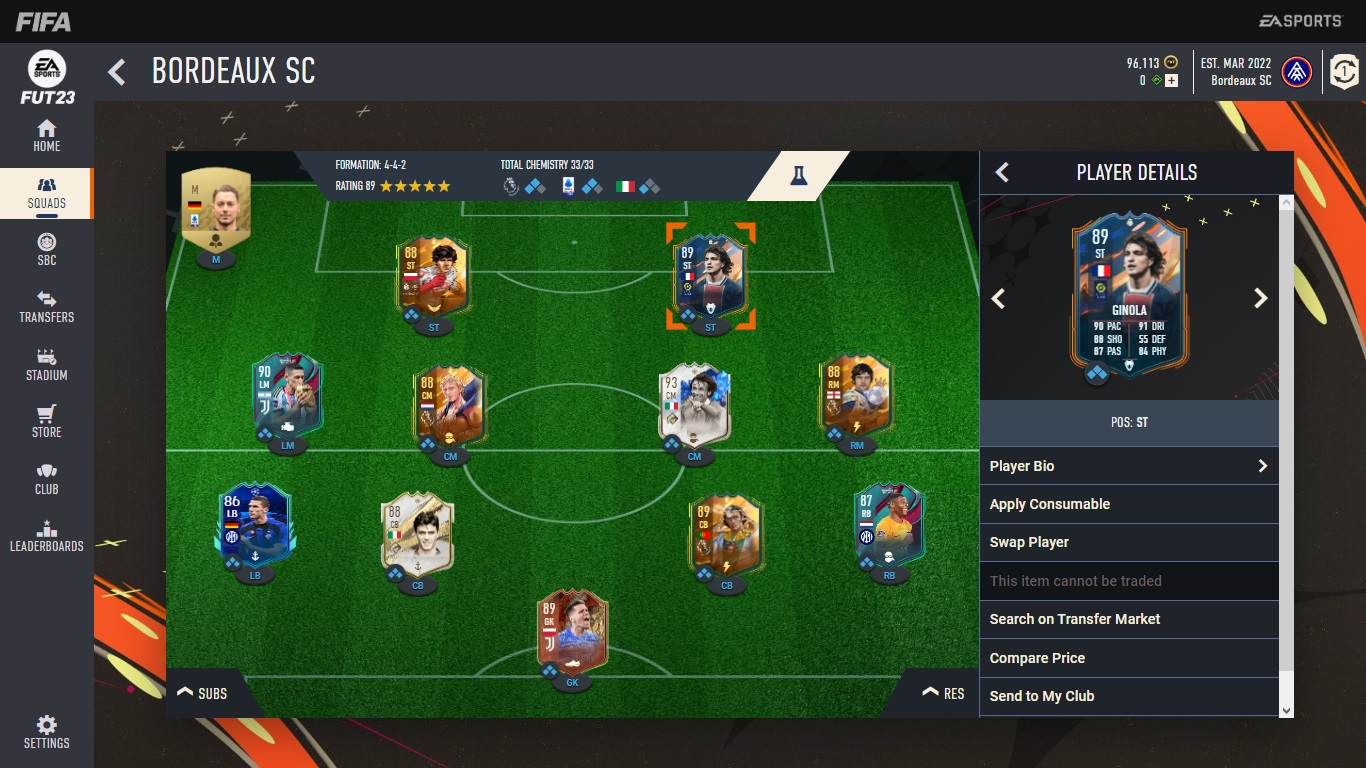Show next player in Player Details
The image size is (1366, 768).
coord(1260,298)
